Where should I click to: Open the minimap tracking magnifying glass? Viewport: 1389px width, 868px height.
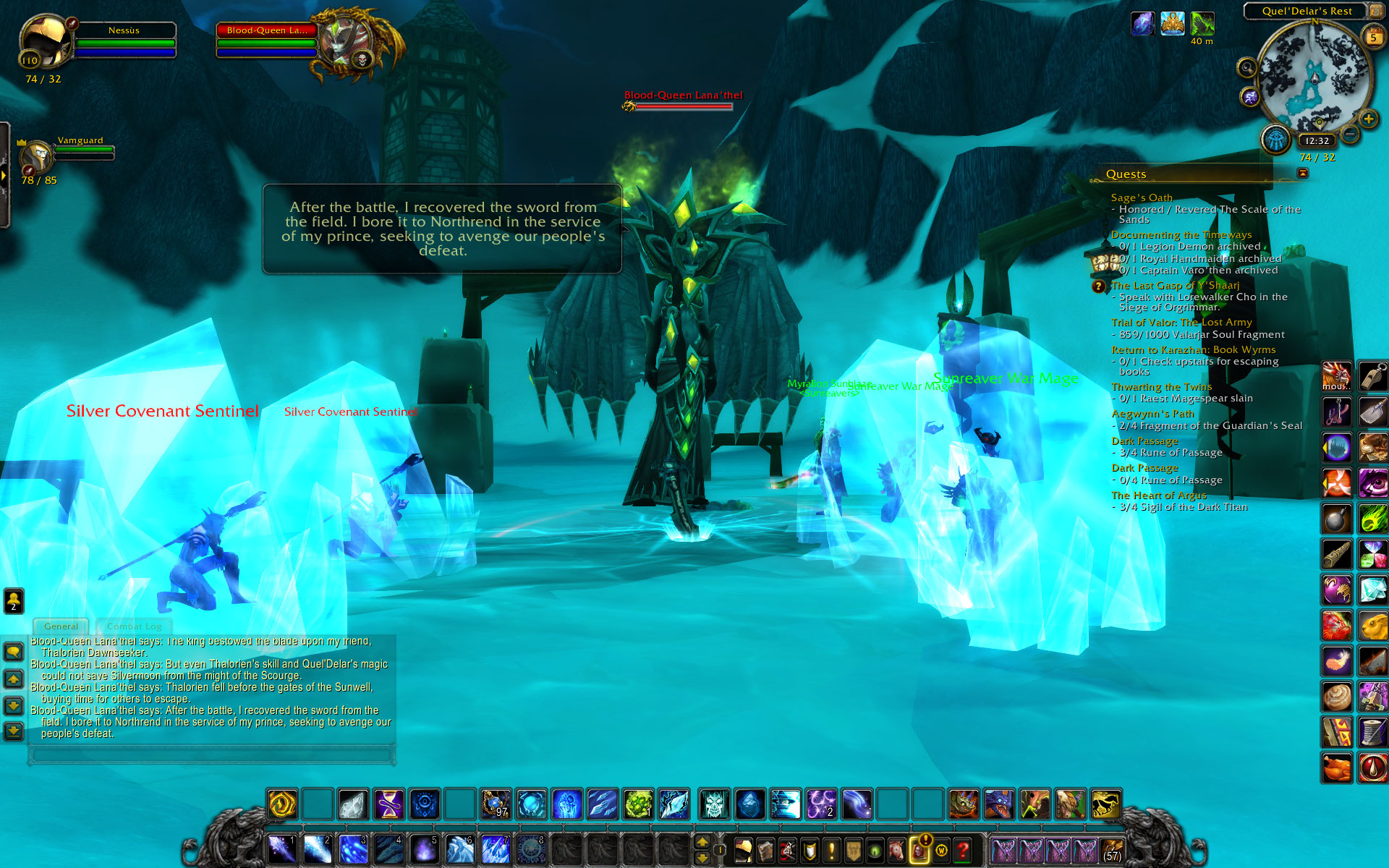coord(1246,68)
